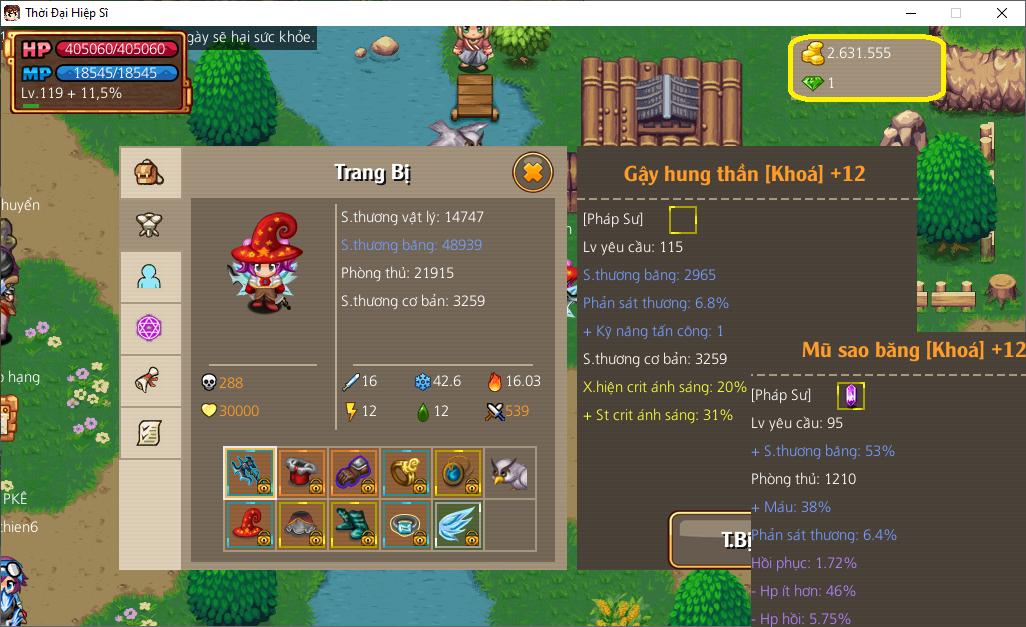
Task: Select the red top hat slot
Action: [x=302, y=473]
